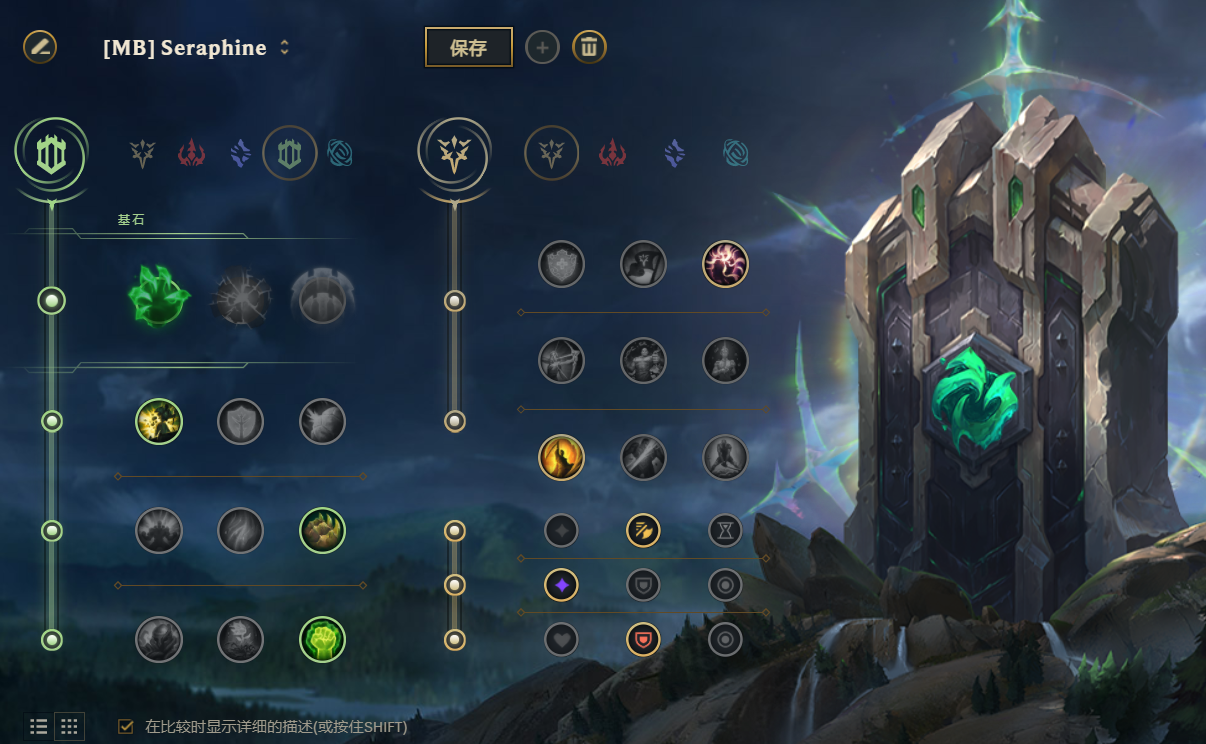This screenshot has height=744, width=1206.
Task: Toggle detailed description checkbox when comparing
Action: tap(126, 727)
